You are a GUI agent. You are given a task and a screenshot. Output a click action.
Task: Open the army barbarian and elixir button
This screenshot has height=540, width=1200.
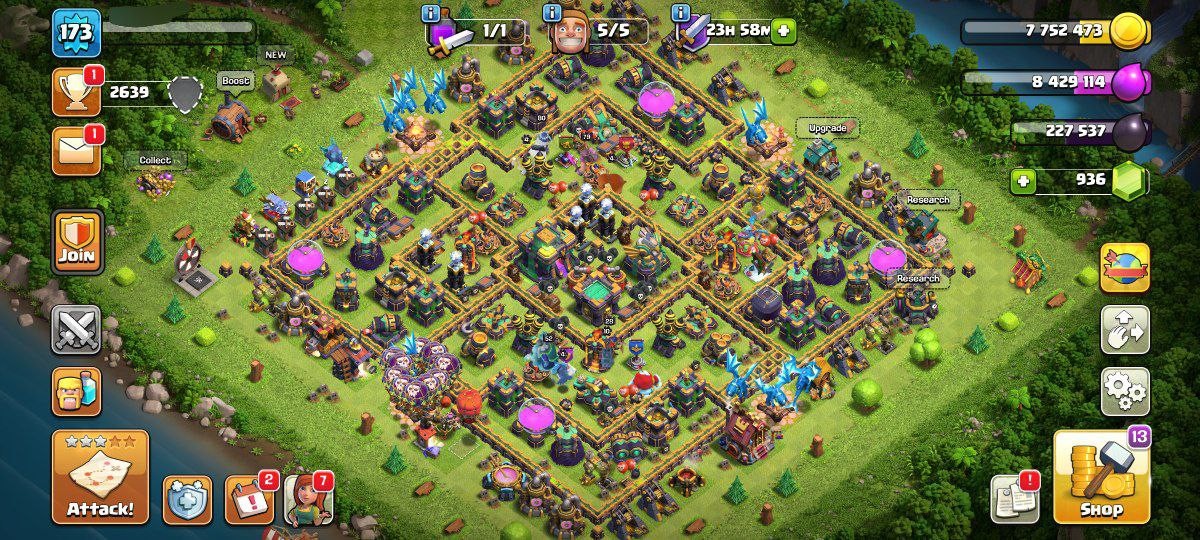pyautogui.click(x=77, y=391)
